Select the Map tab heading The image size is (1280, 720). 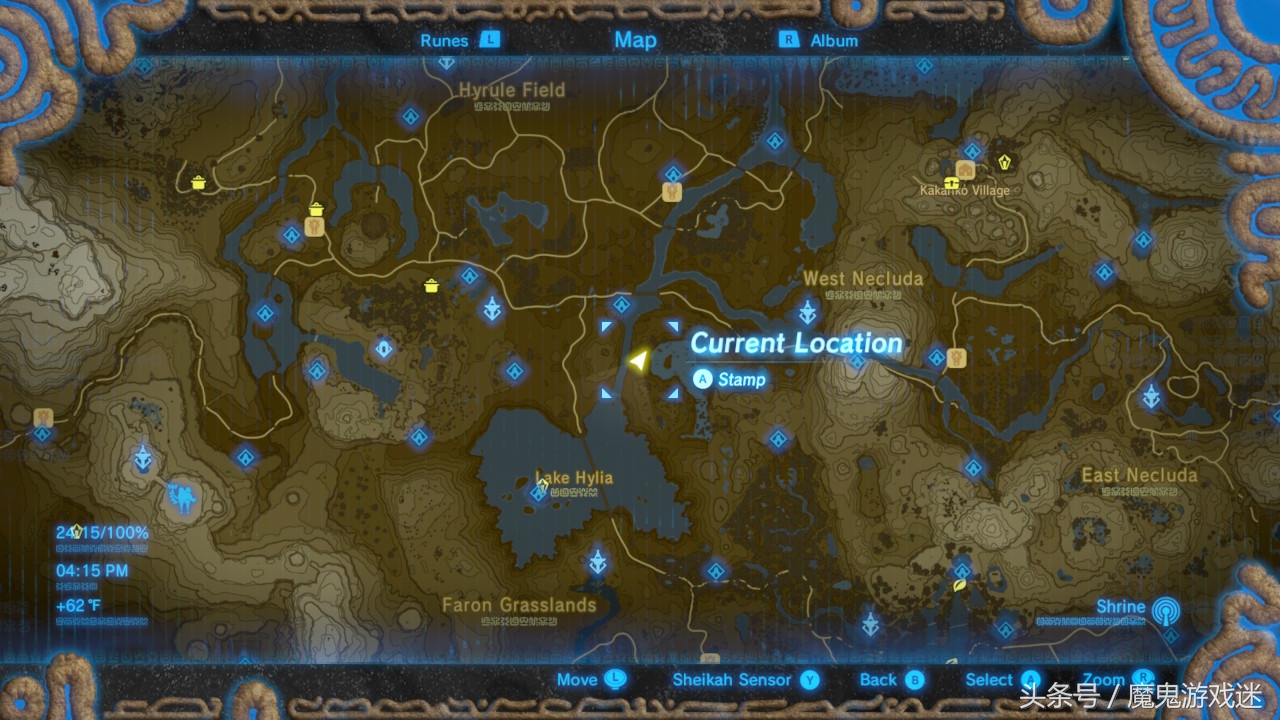[x=635, y=40]
